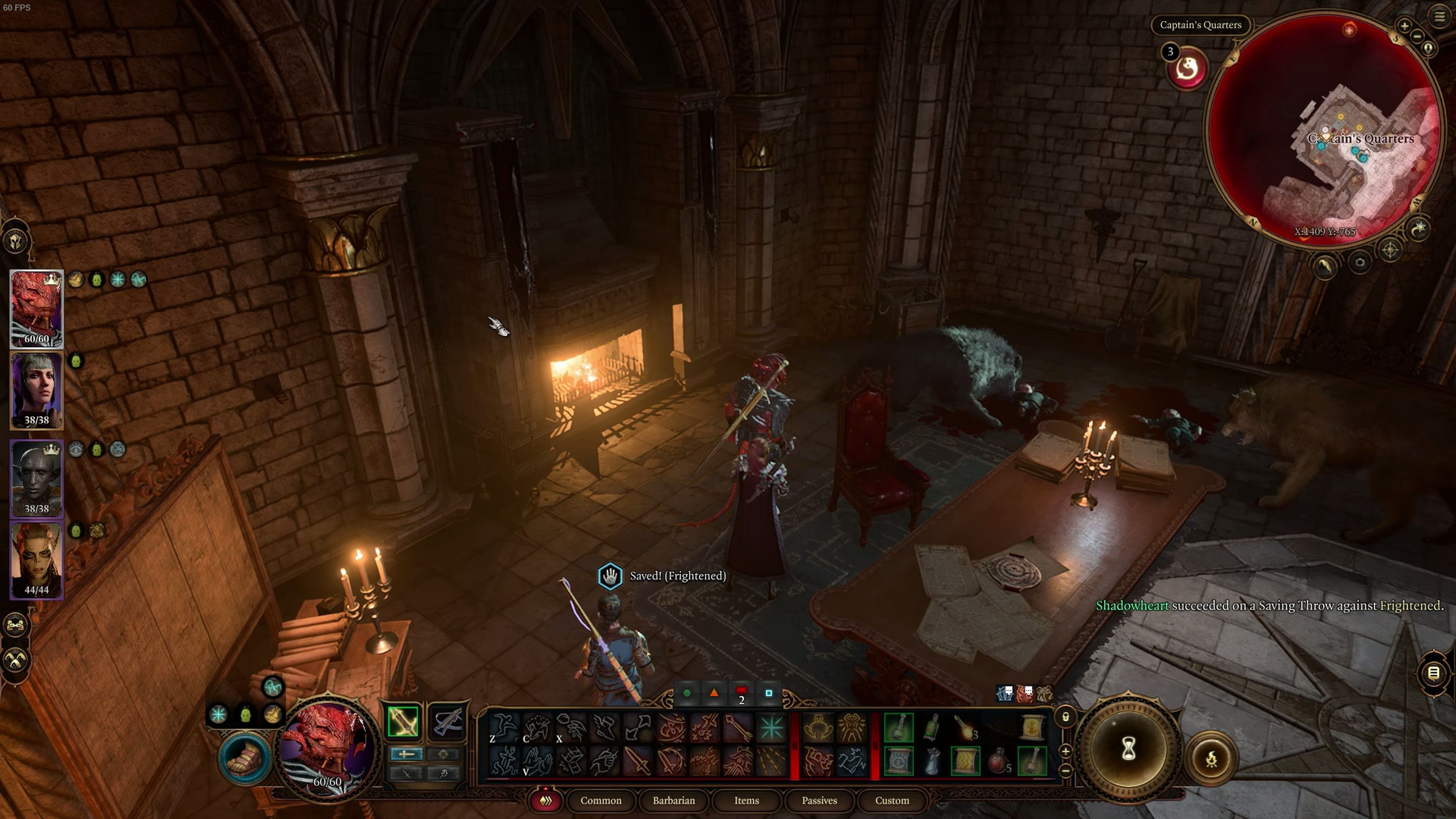Open the campfire rest menu

[1211, 759]
